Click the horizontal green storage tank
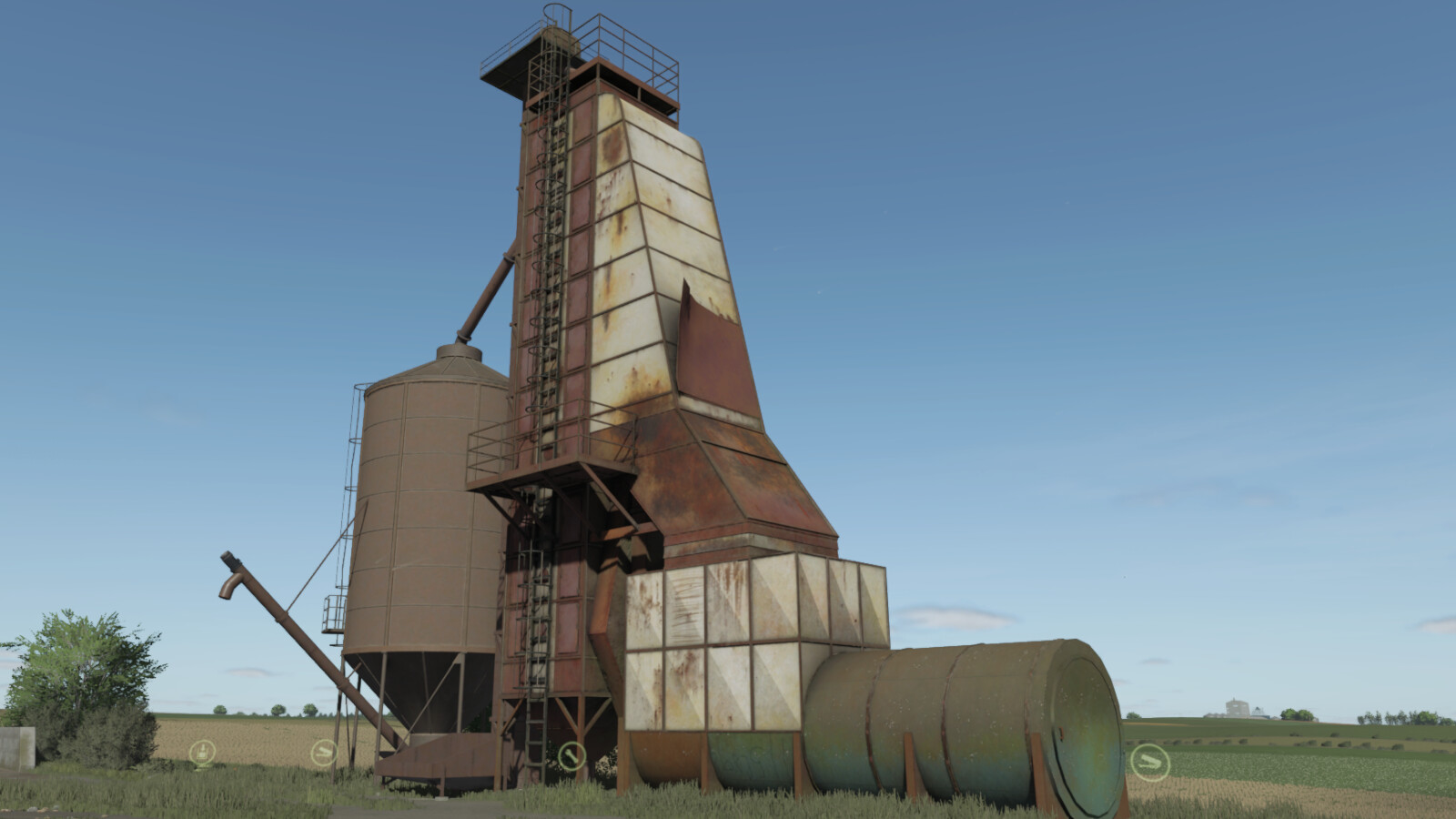 pyautogui.click(x=955, y=719)
